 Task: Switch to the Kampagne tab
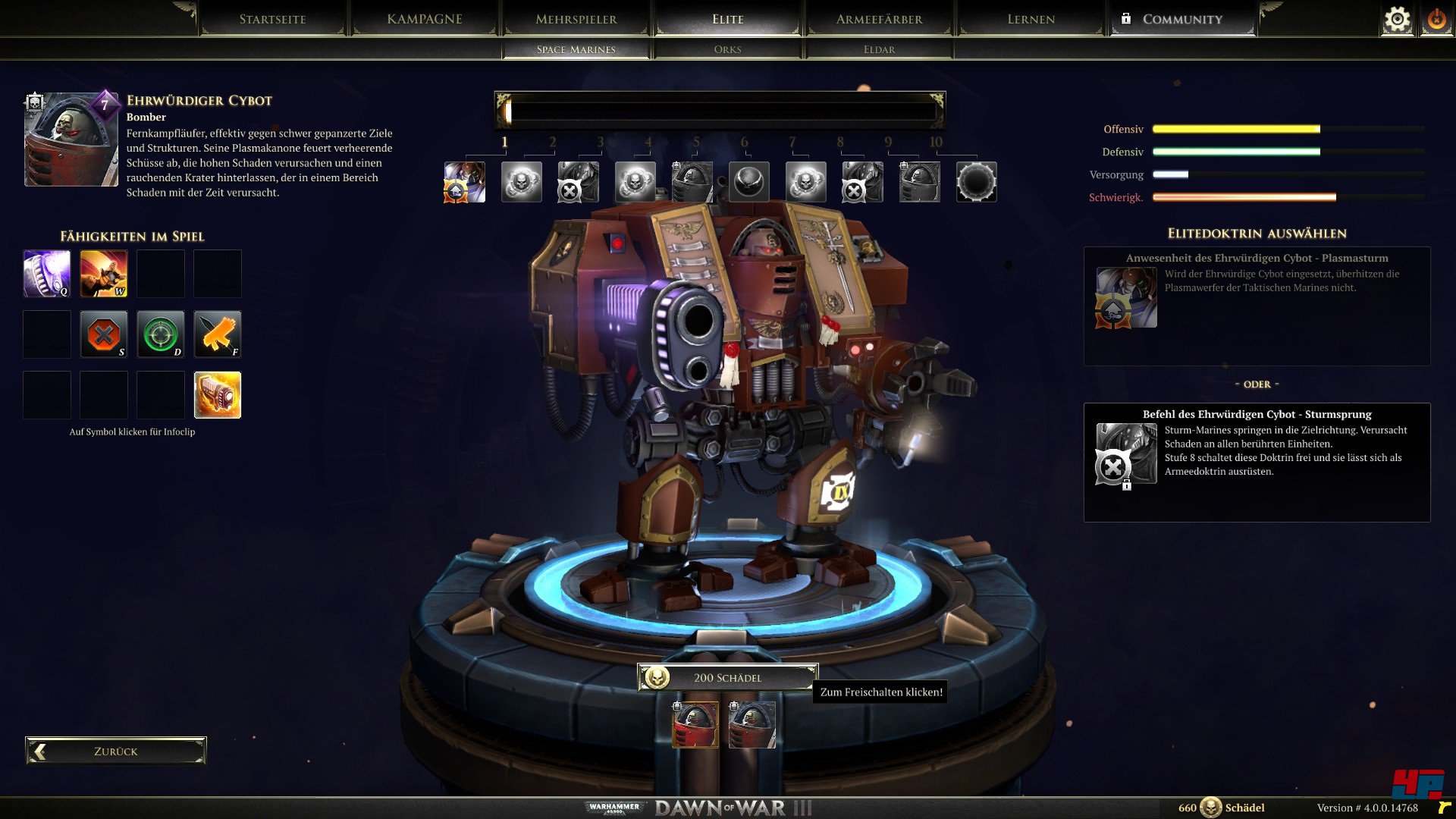tap(424, 19)
